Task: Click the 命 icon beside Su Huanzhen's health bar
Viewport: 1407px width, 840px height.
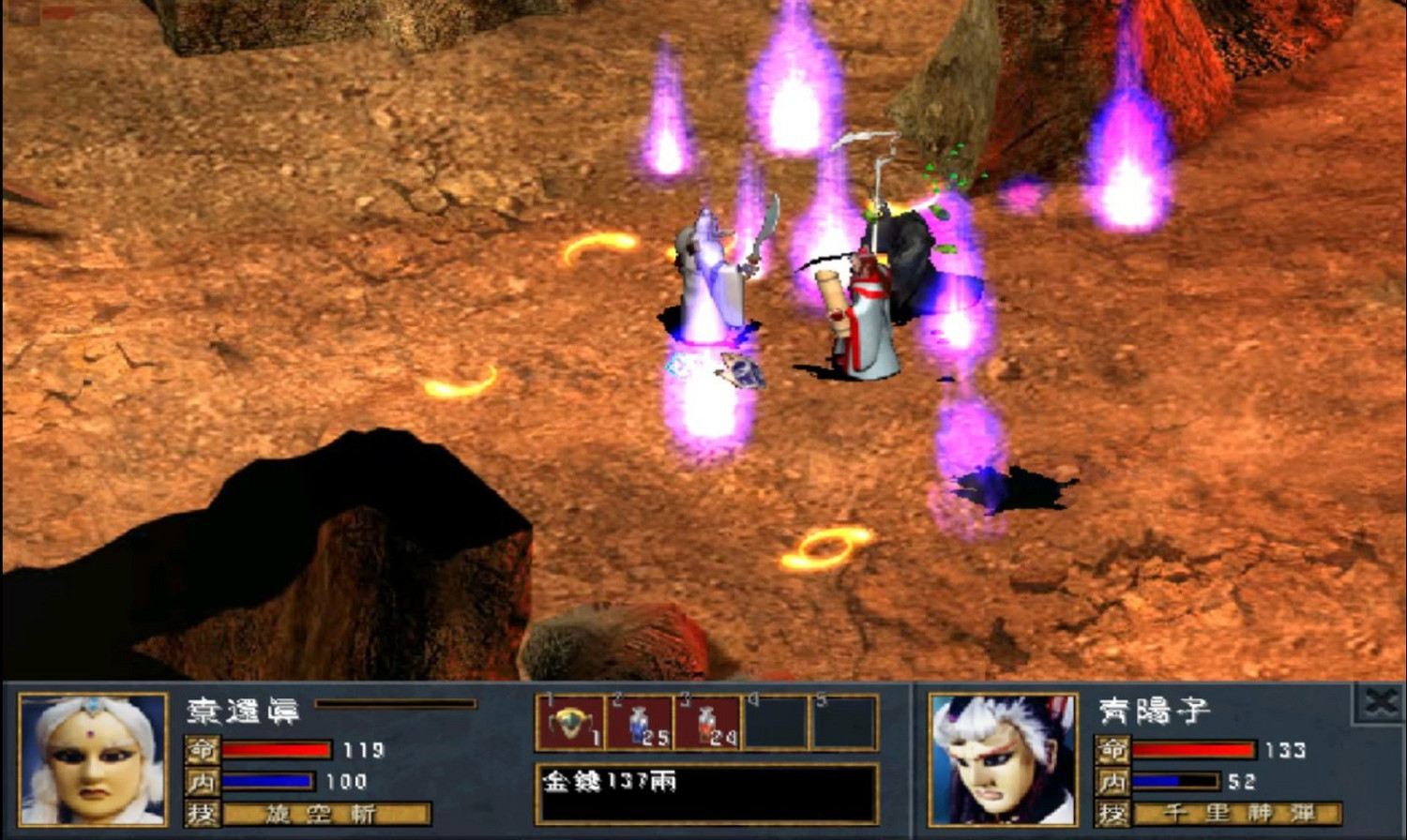Action: click(x=203, y=751)
